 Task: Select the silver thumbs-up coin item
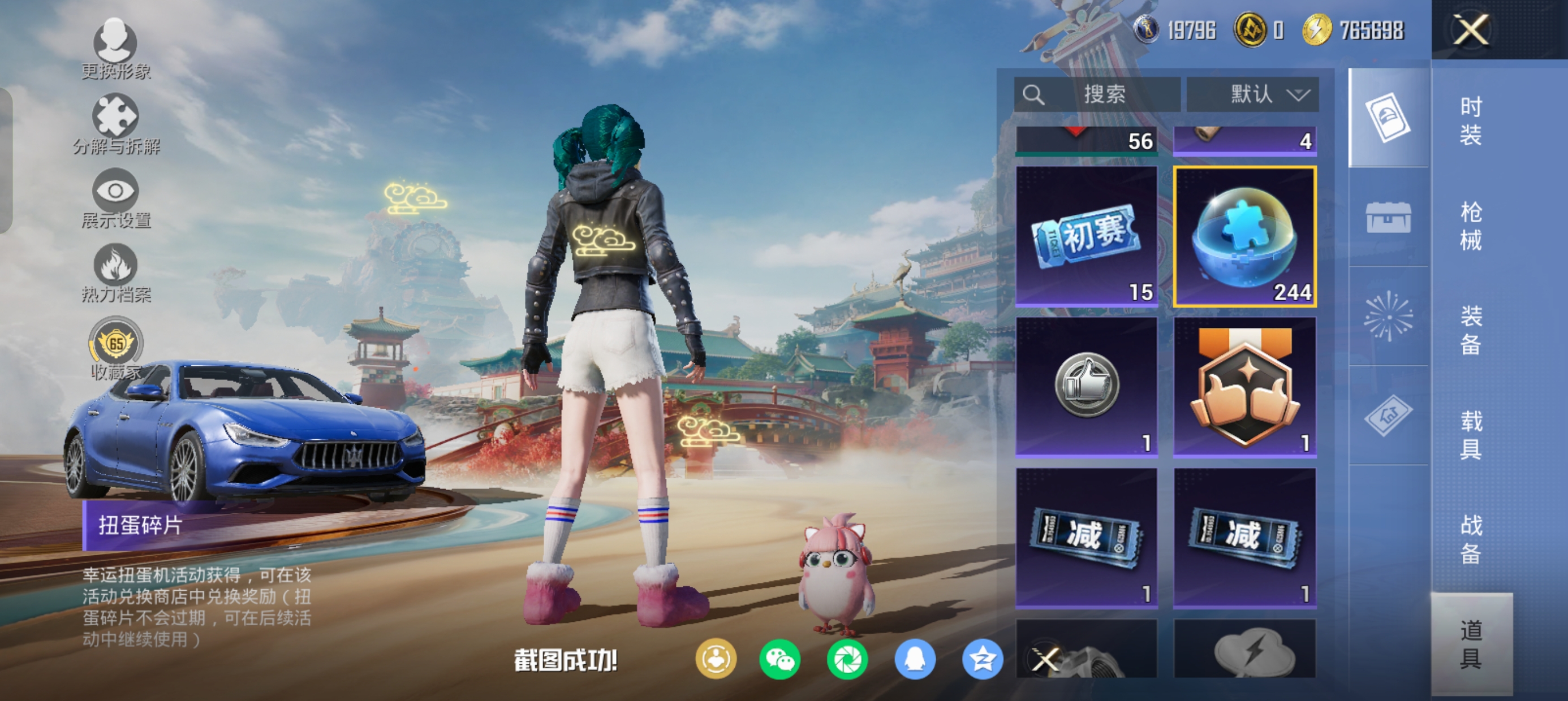1087,387
